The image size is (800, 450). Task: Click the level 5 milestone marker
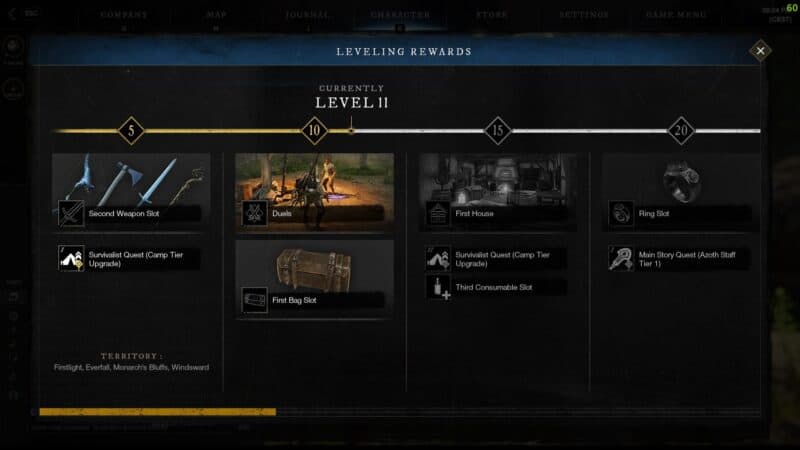pos(131,130)
